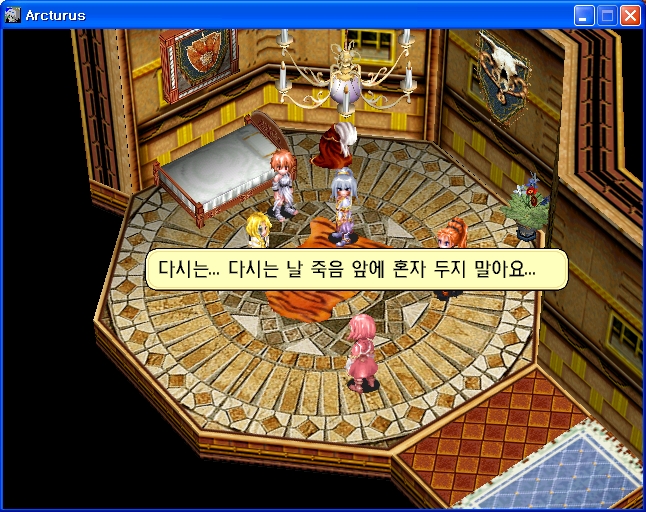
Task: Close the Arcturus window
Action: click(x=630, y=15)
